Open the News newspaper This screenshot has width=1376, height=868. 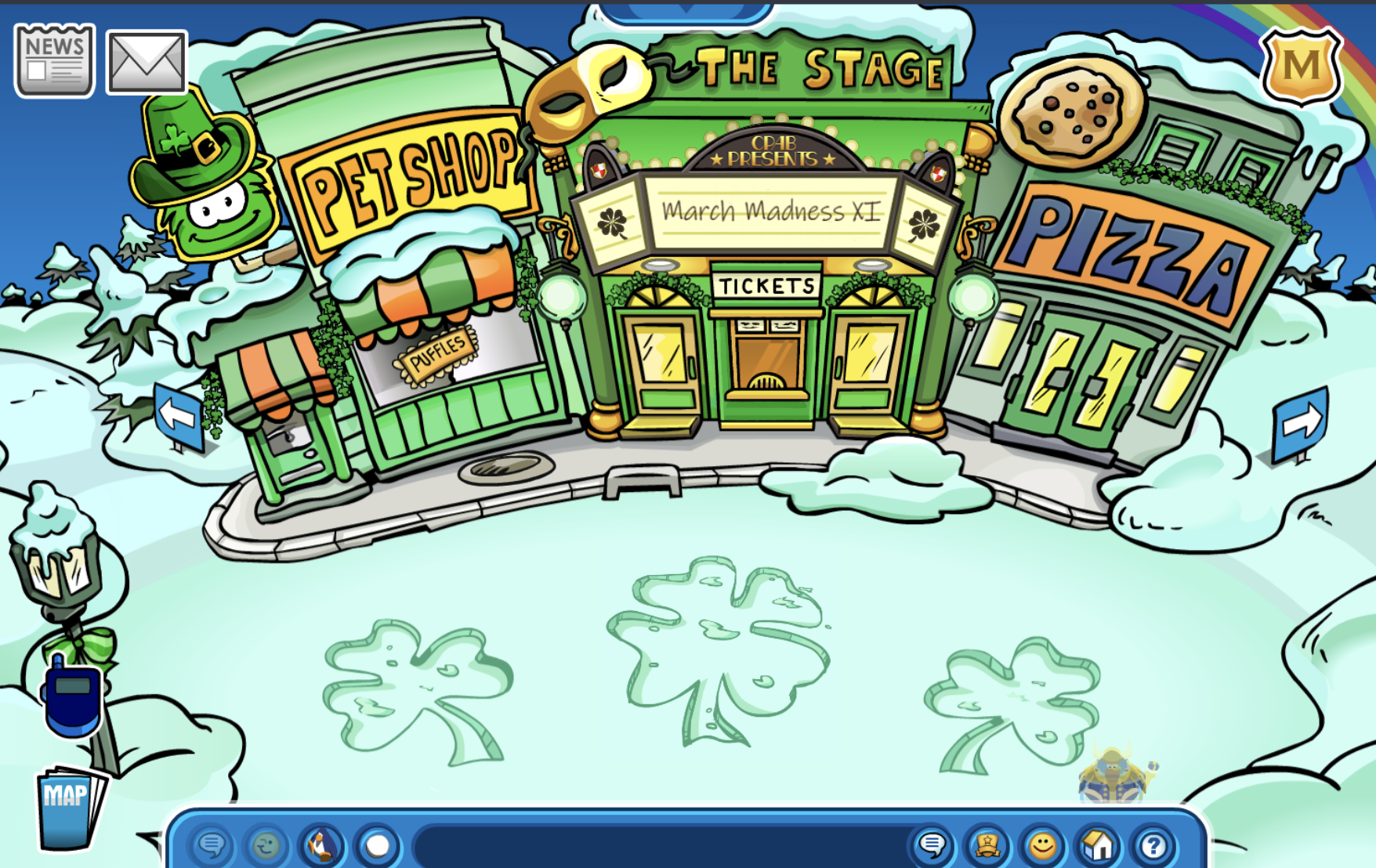pos(54,60)
